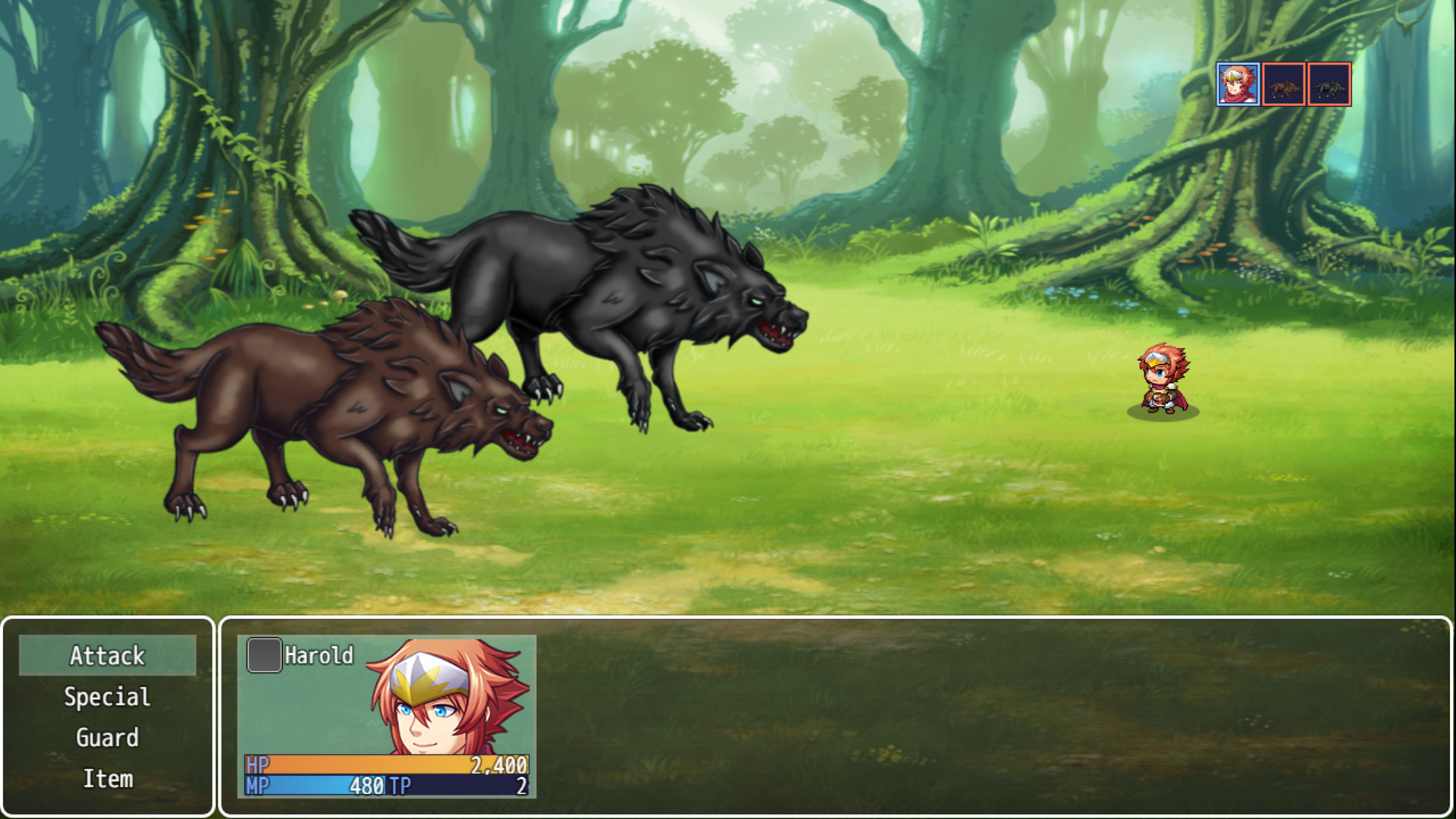
Task: Click the highlighted Attack option
Action: tap(108, 655)
